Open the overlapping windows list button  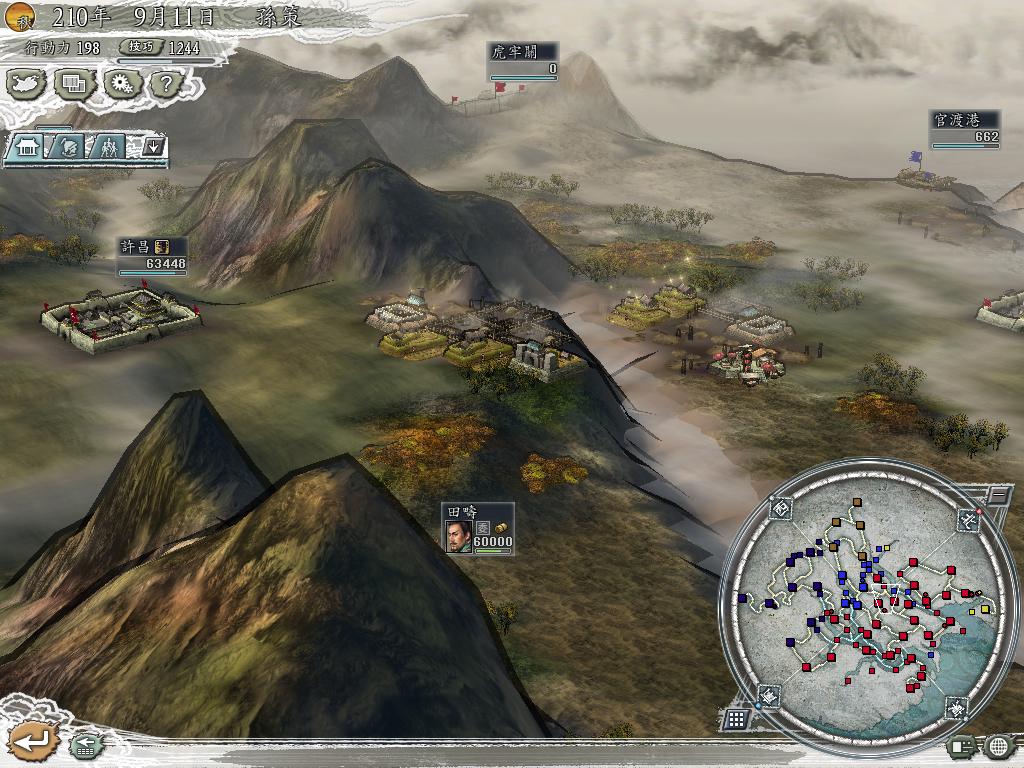click(x=74, y=84)
